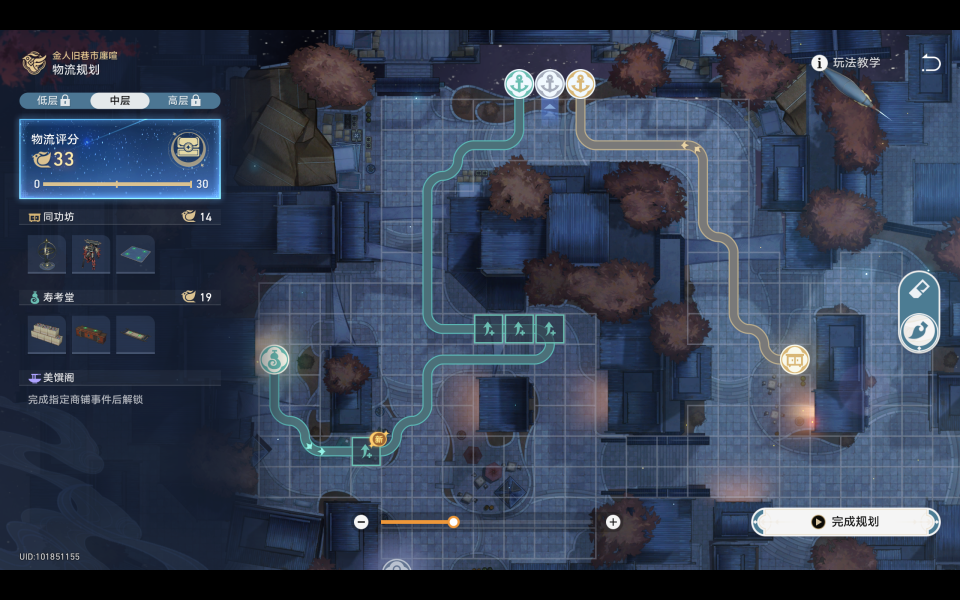Click the route tile marked 新
The image size is (960, 600).
point(367,451)
